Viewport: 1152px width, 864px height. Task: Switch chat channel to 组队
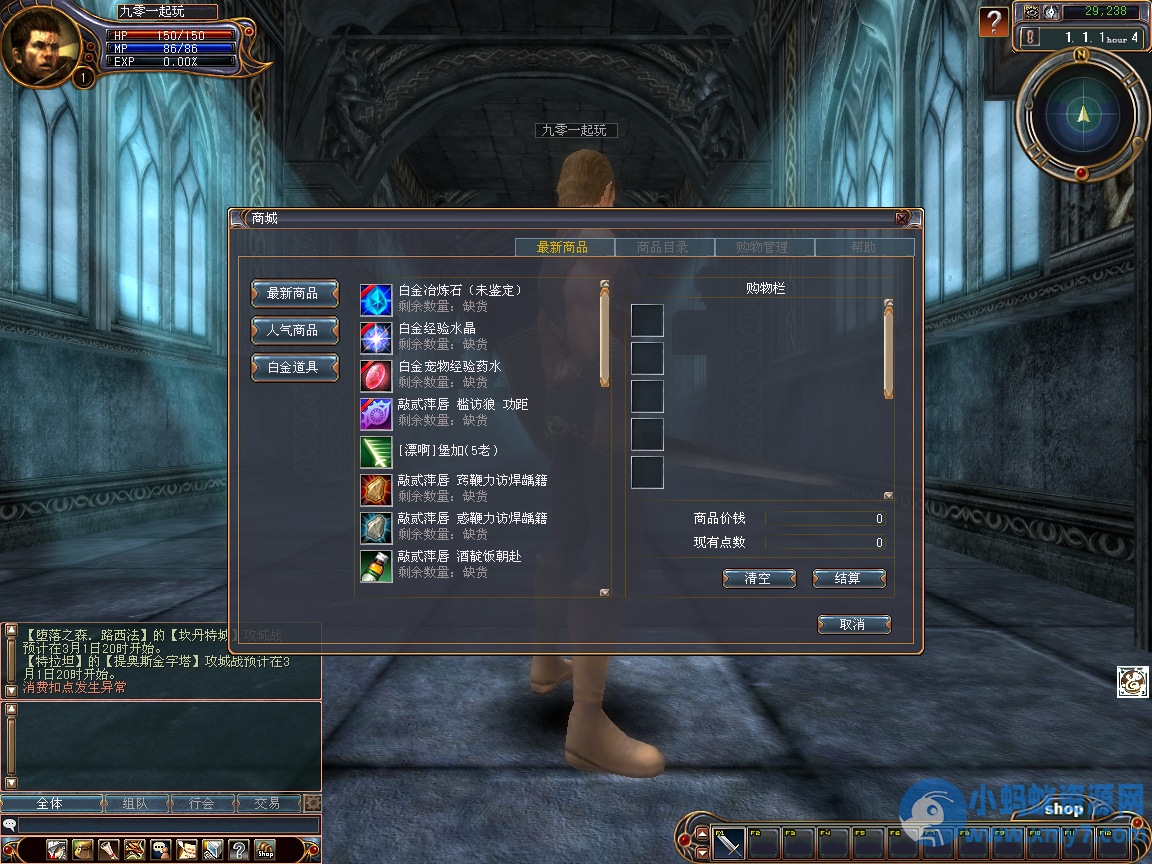coord(135,803)
